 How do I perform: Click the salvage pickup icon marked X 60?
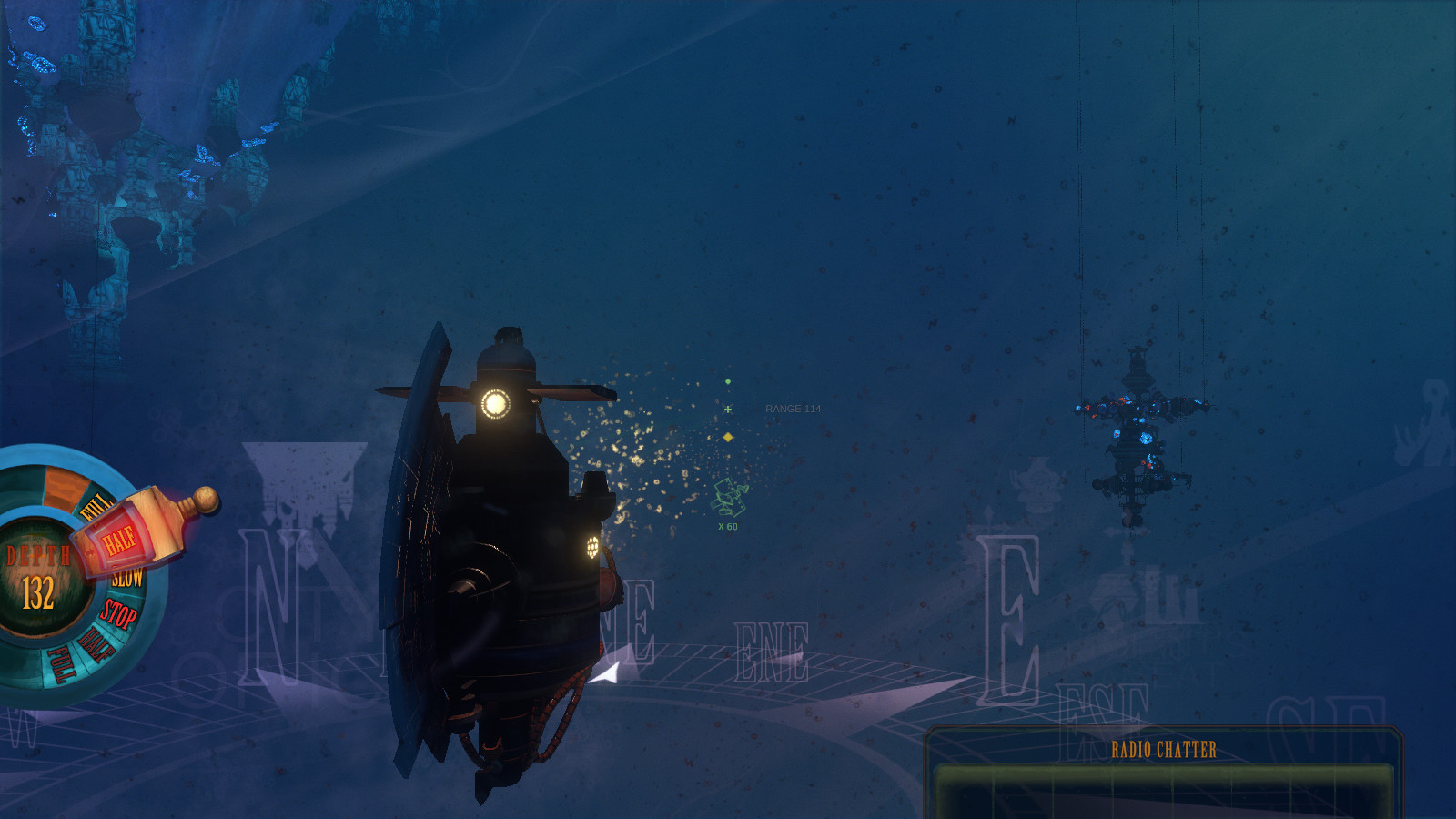coord(727,496)
